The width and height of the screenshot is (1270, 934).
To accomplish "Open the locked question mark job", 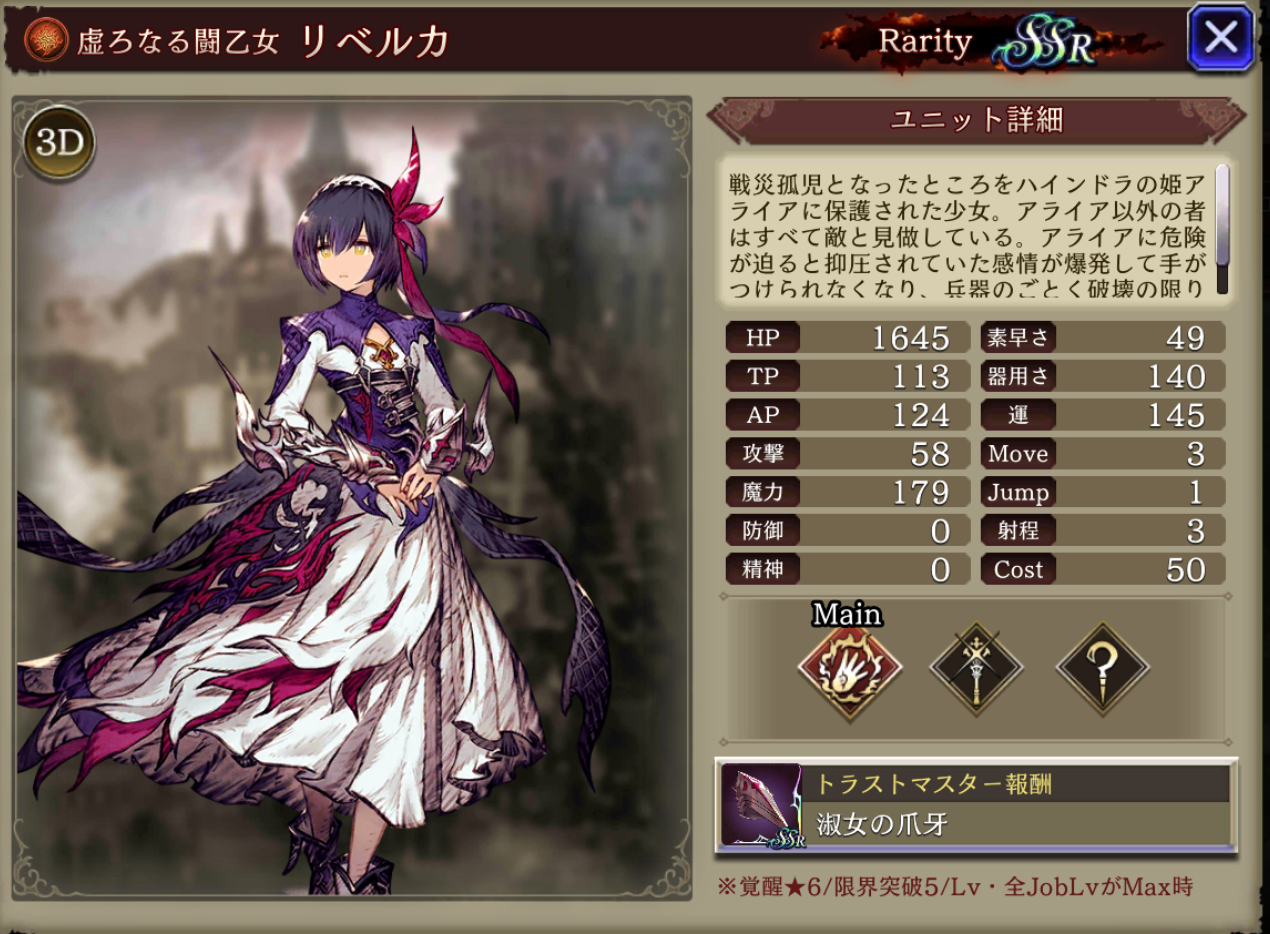I will pos(1103,669).
